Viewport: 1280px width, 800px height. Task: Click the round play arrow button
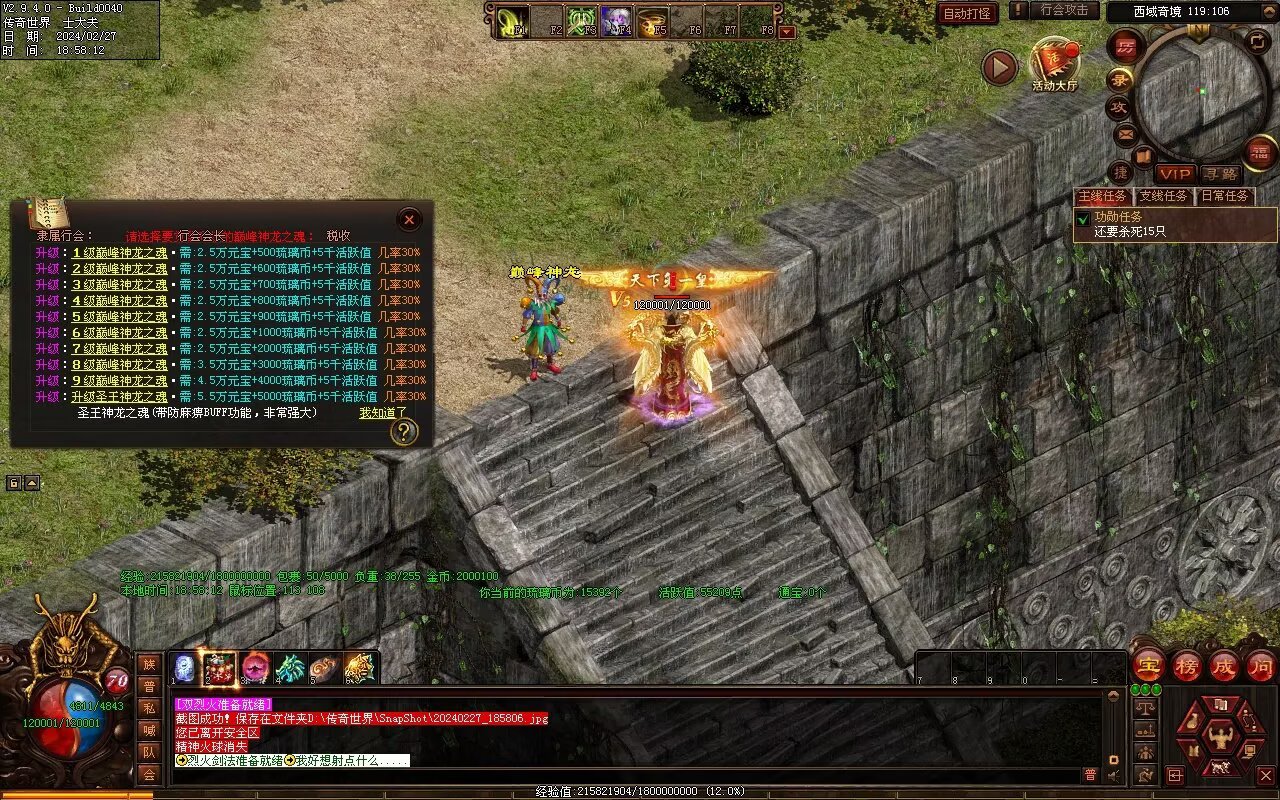click(x=998, y=67)
